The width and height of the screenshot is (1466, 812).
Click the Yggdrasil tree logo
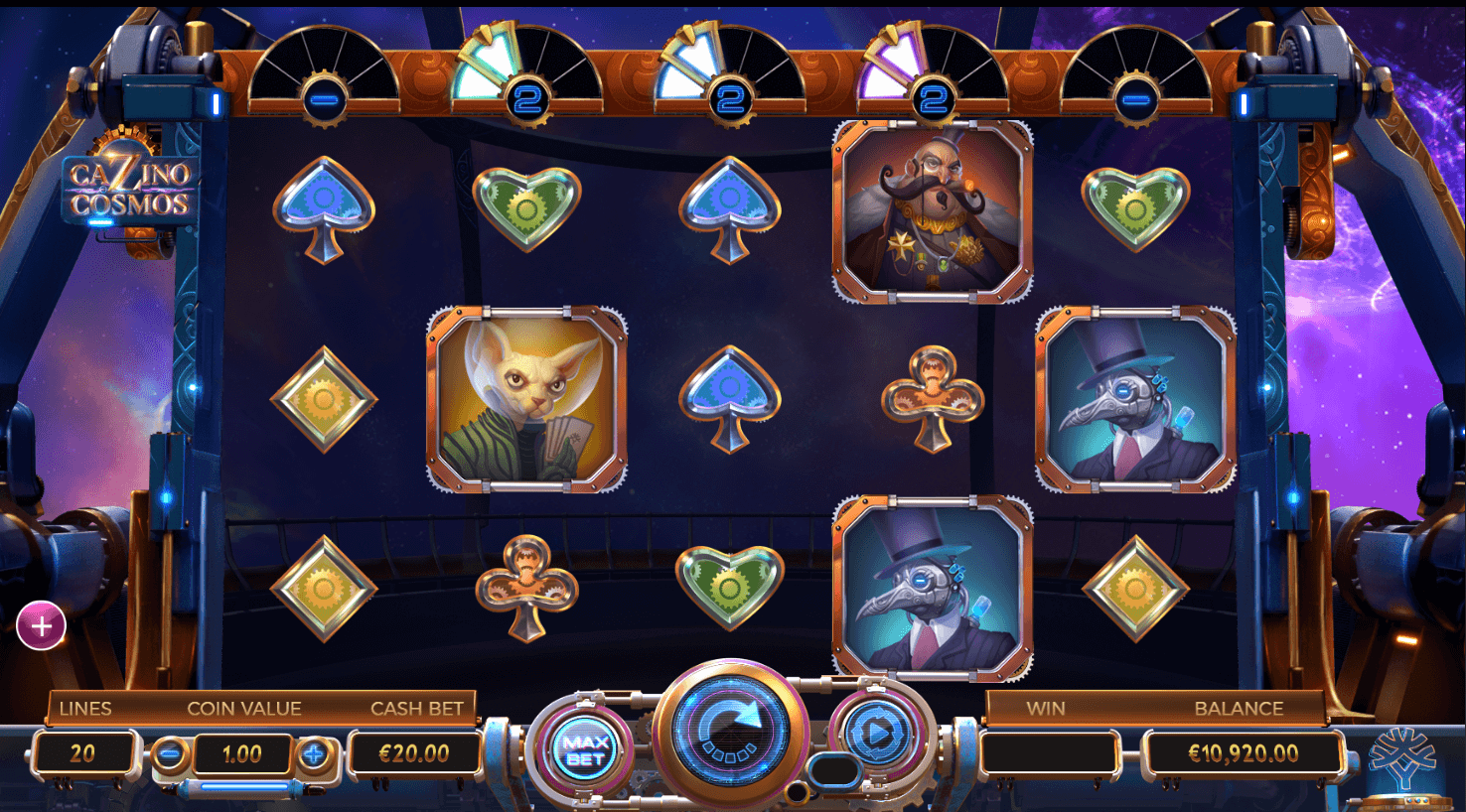point(1401,759)
